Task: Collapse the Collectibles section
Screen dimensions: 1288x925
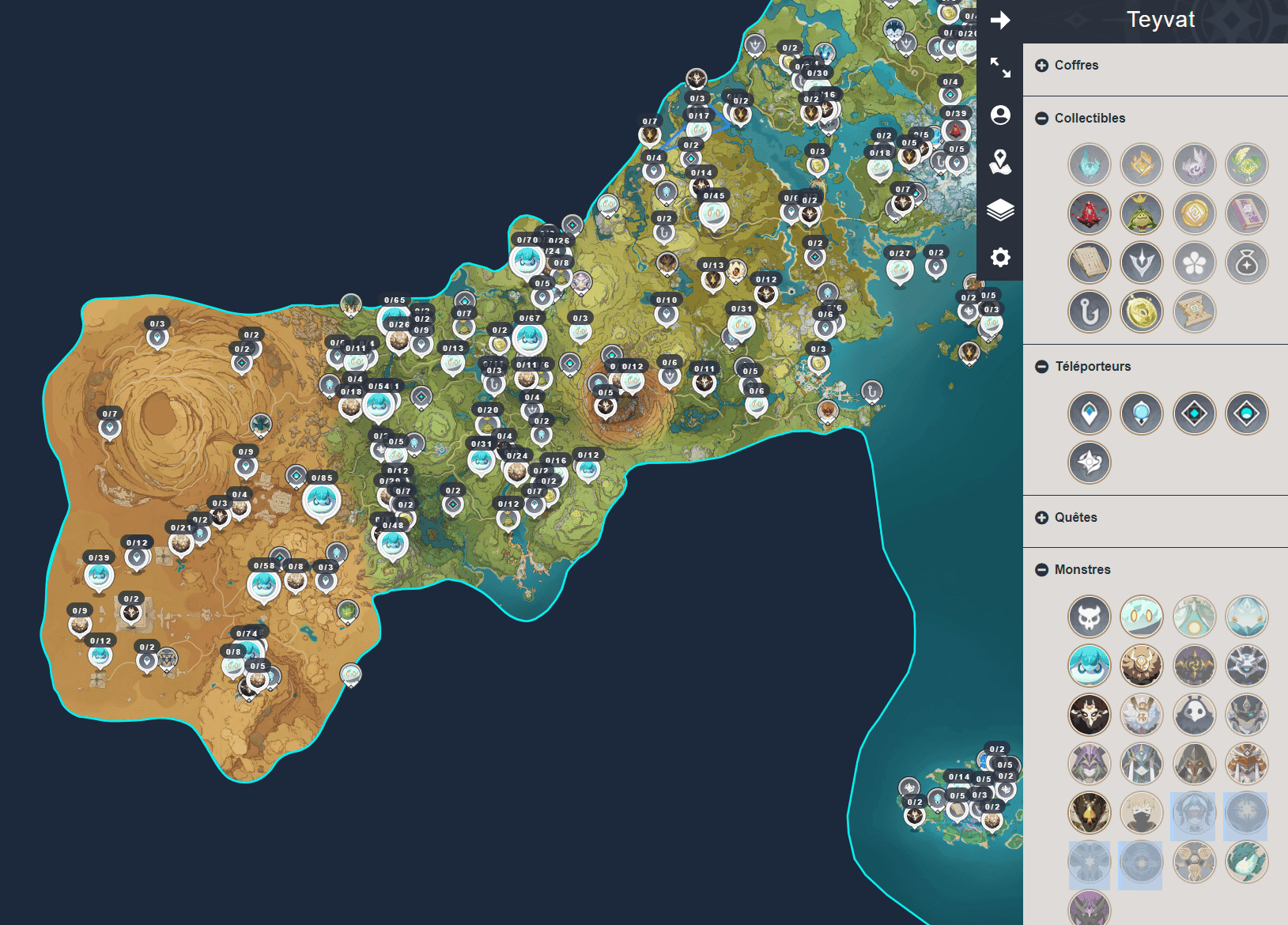Action: (1042, 119)
